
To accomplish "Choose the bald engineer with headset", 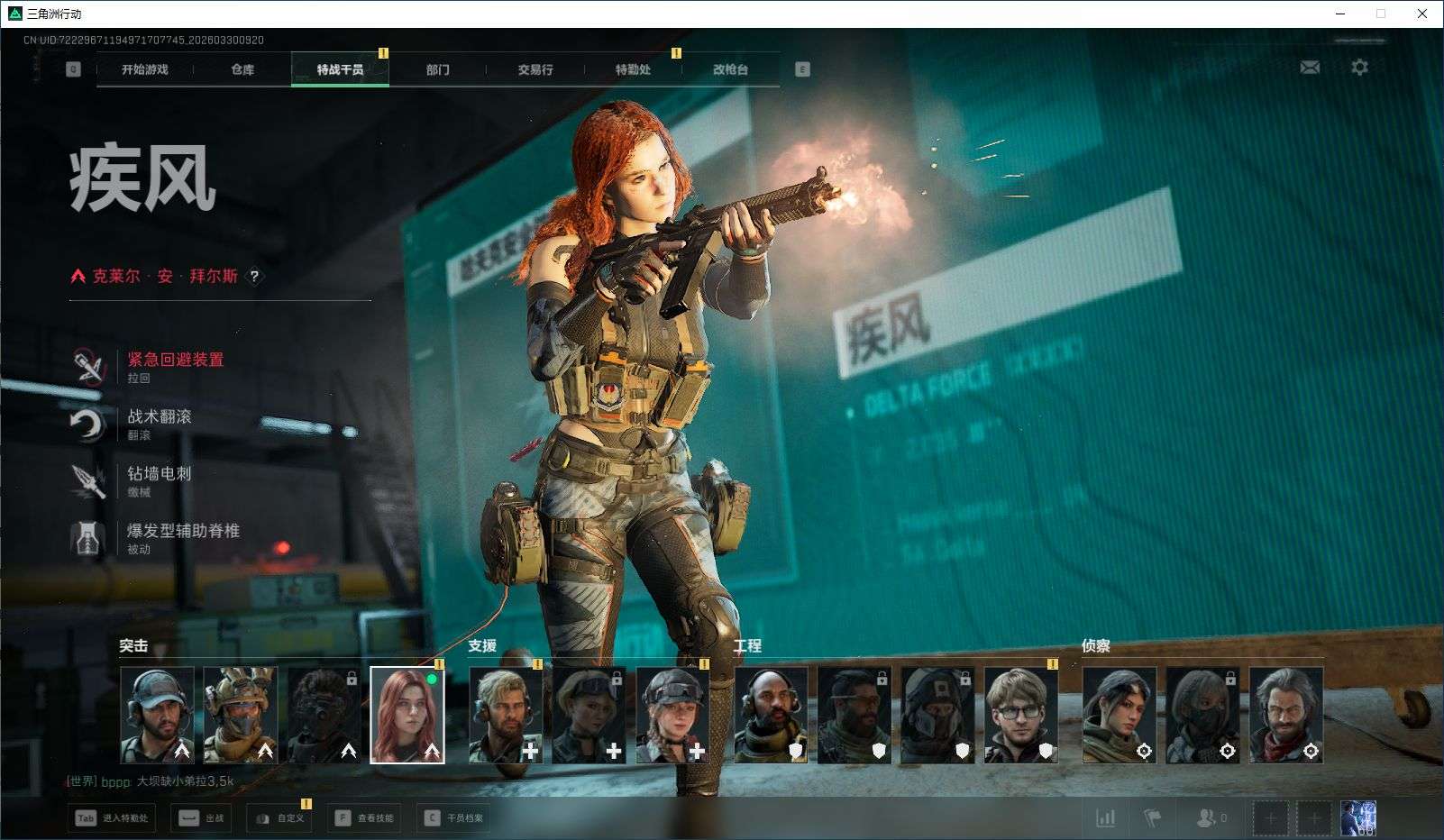I will [x=771, y=715].
